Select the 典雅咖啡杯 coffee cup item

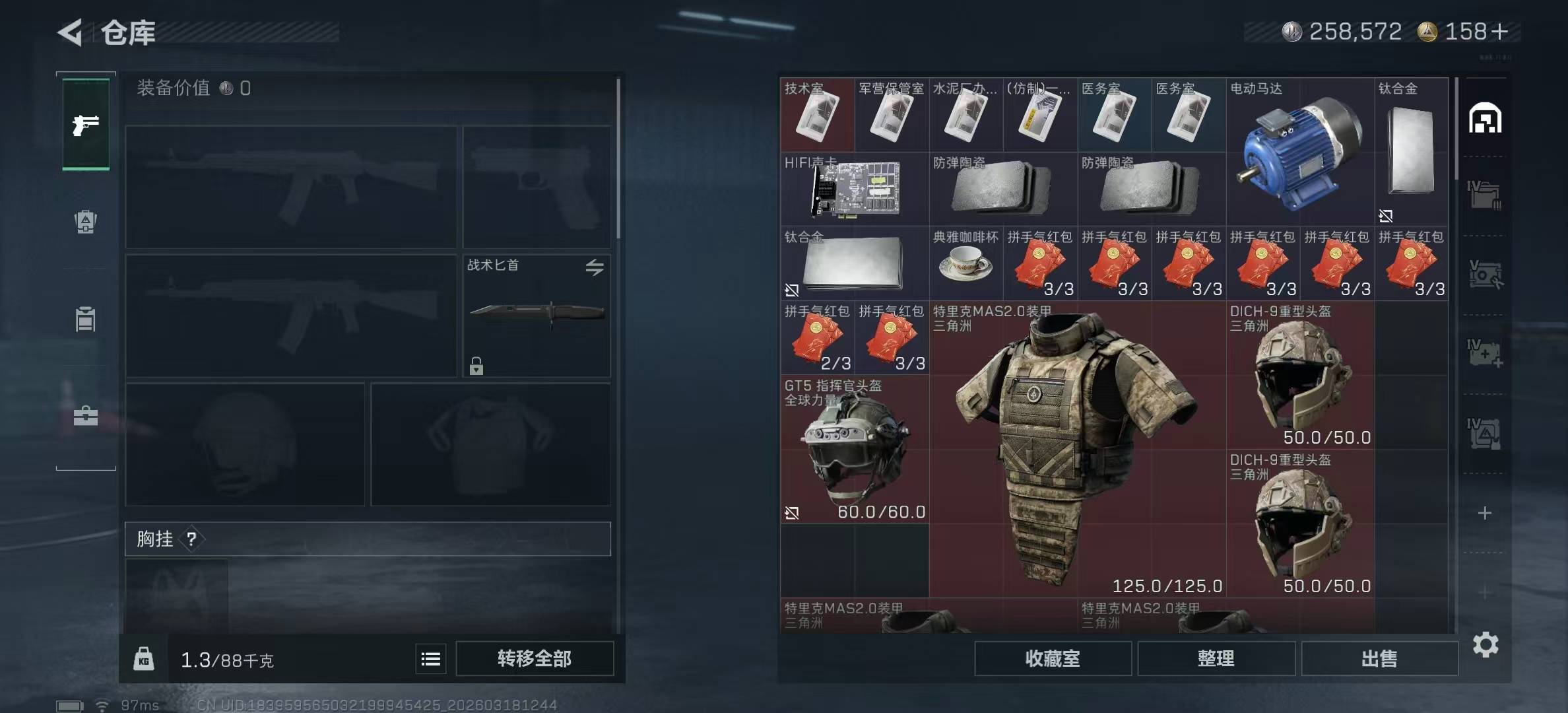(965, 264)
